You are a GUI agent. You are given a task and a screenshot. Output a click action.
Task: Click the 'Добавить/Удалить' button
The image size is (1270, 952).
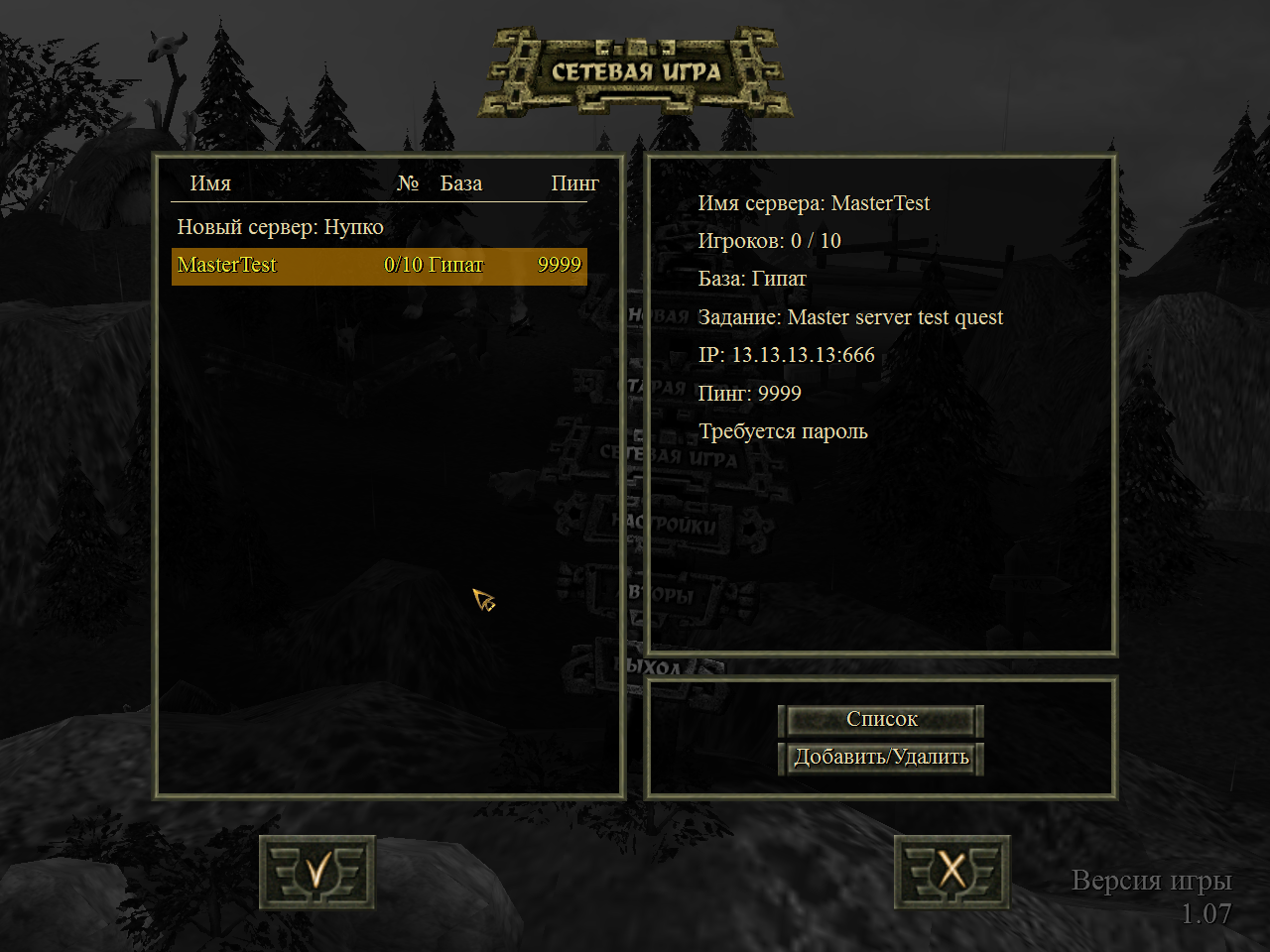(881, 758)
